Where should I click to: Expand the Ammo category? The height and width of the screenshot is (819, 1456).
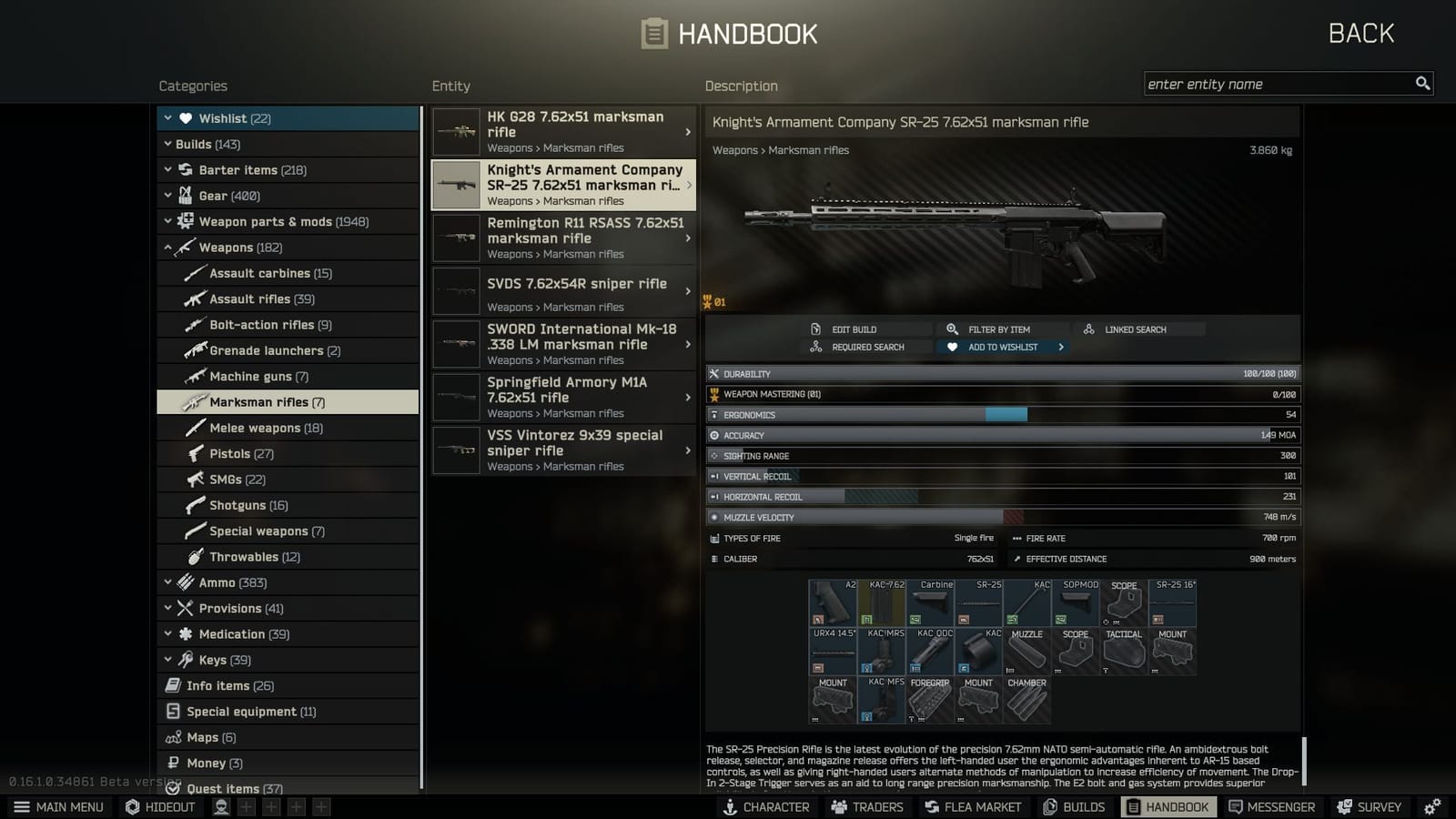point(168,581)
